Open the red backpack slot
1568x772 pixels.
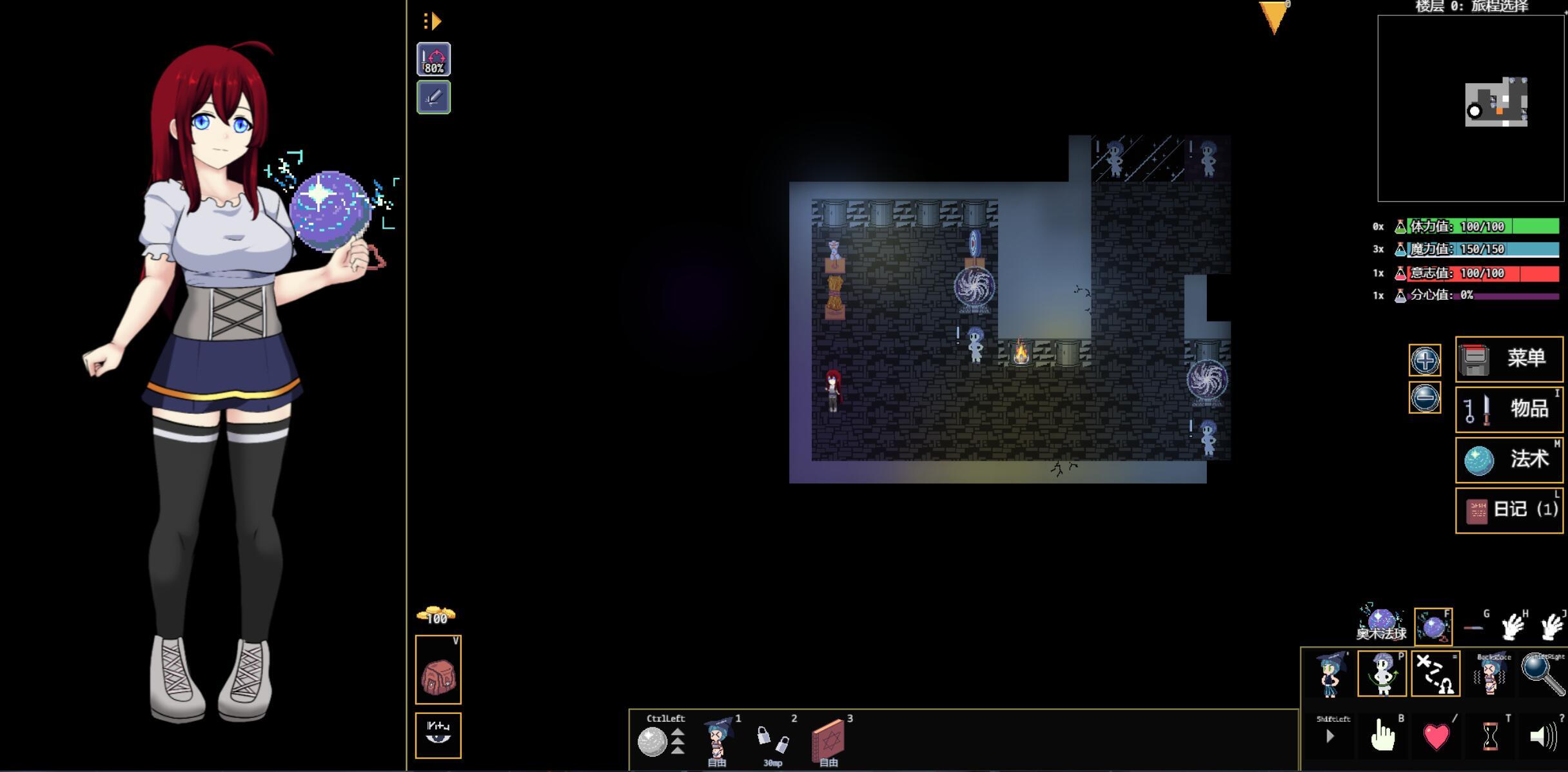(x=438, y=670)
